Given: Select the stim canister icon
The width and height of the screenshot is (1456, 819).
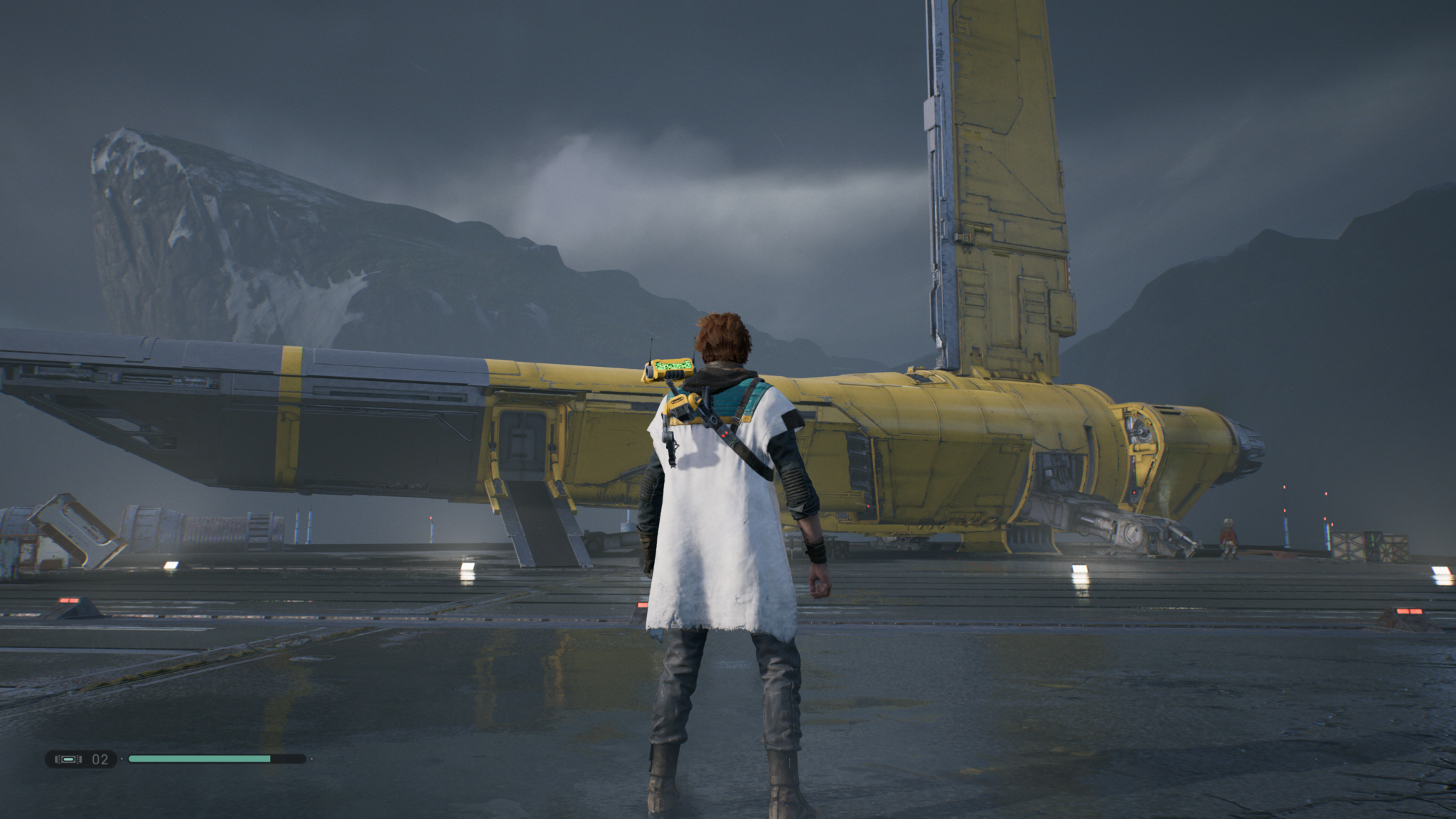Looking at the screenshot, I should [68, 759].
